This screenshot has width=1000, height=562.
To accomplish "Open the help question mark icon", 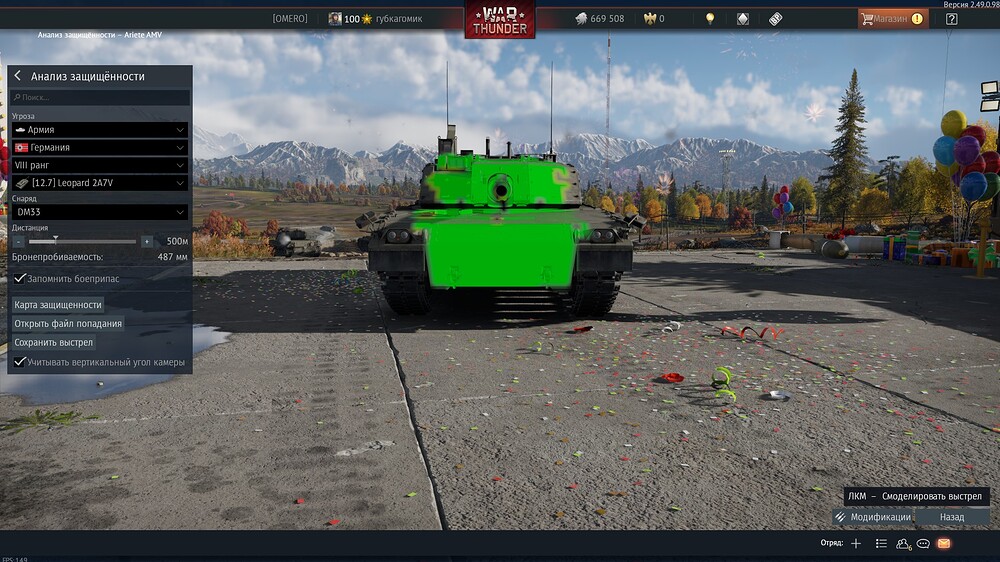I will (951, 18).
